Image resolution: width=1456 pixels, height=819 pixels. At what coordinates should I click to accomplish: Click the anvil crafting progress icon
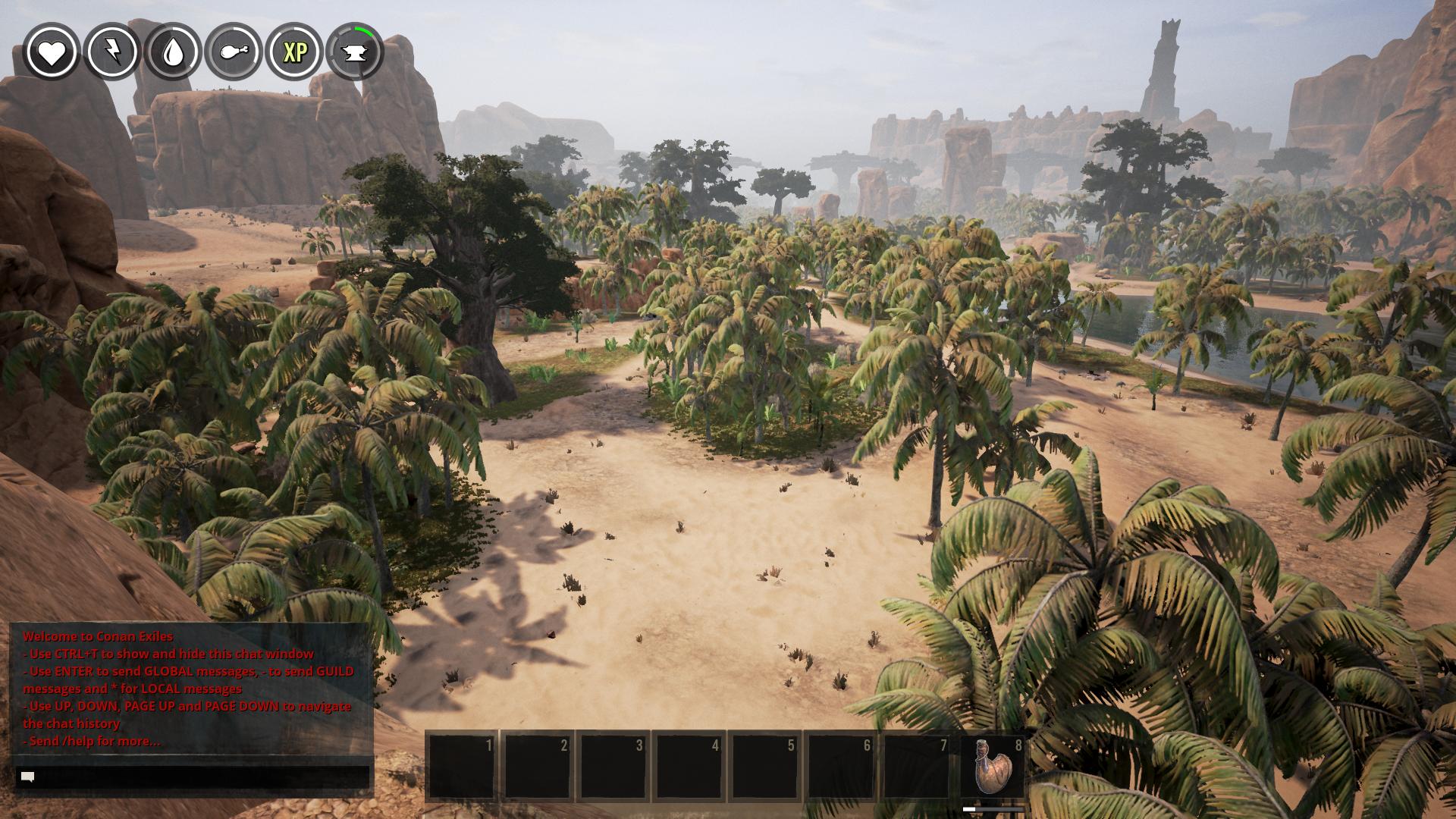pyautogui.click(x=355, y=52)
